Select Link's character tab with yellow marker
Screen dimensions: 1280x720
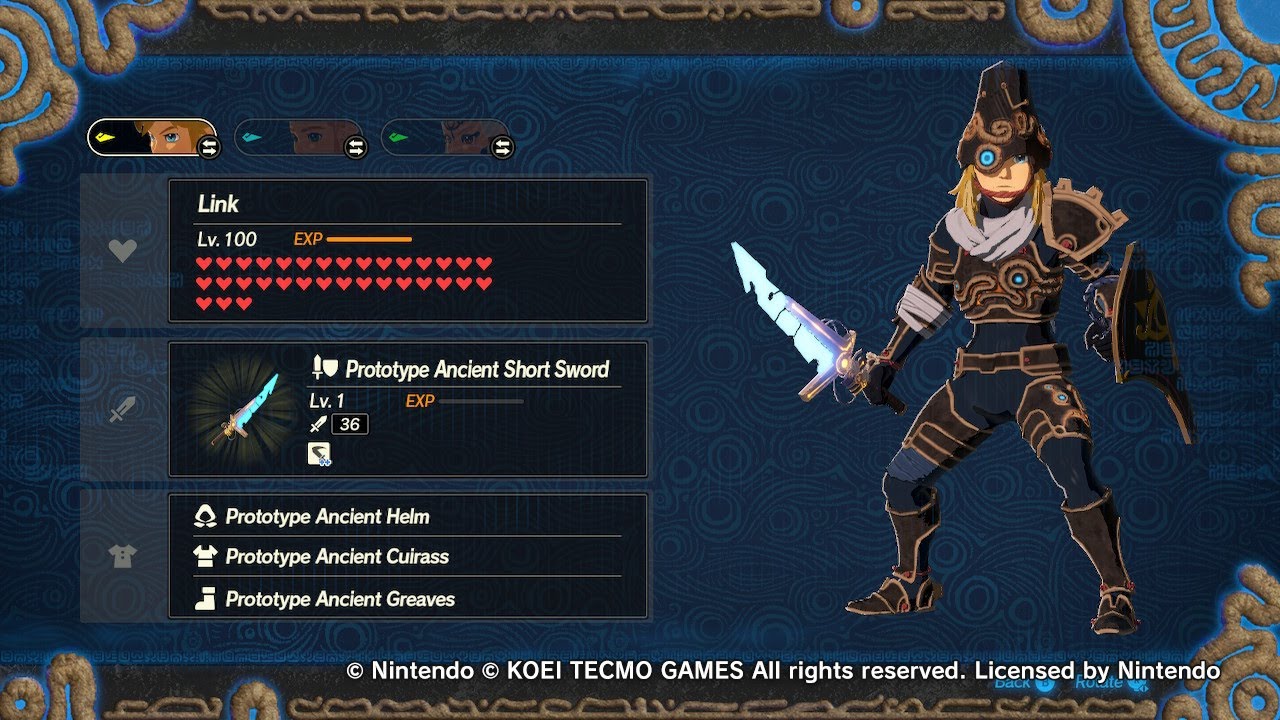(152, 138)
